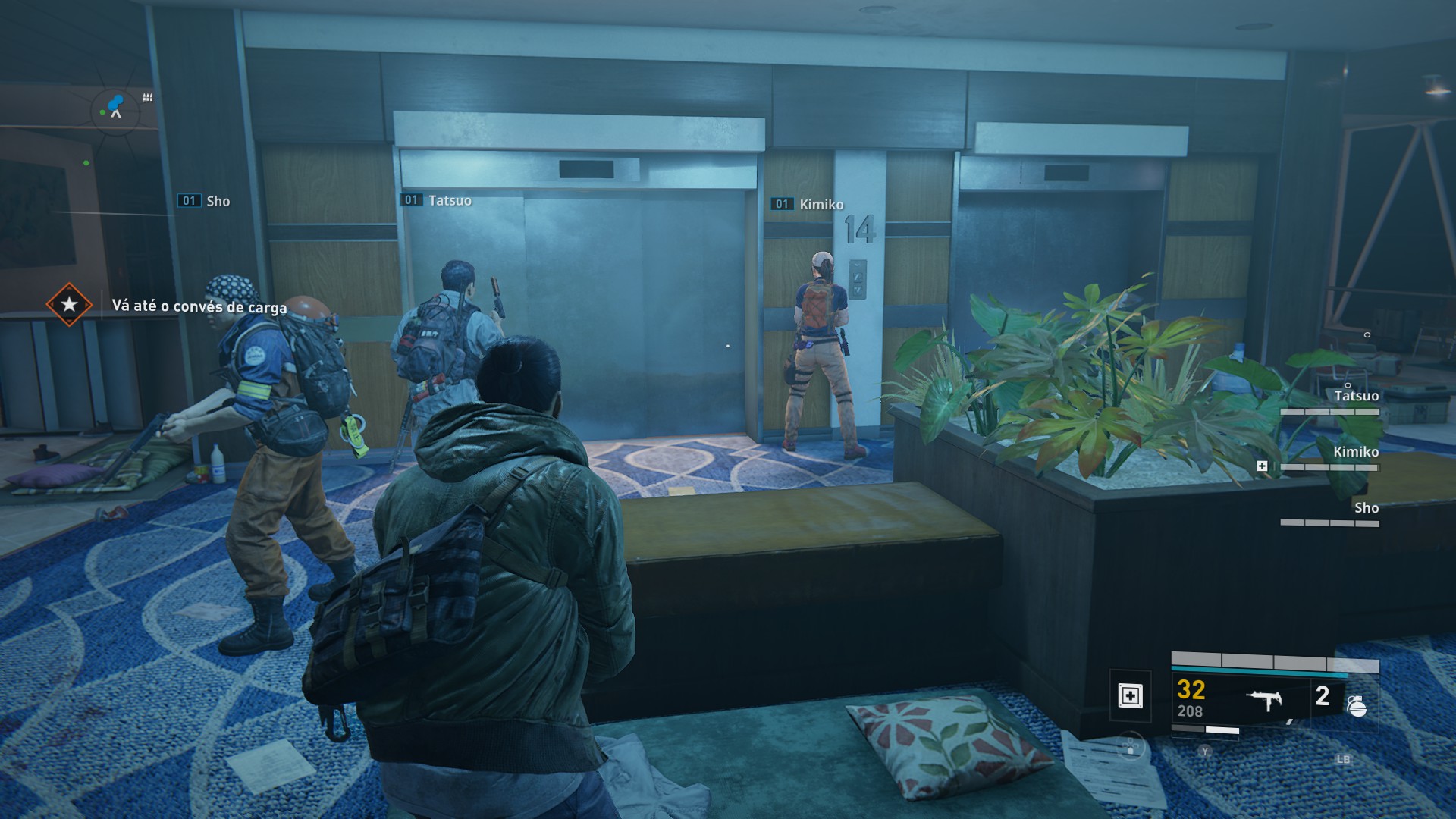Choose the grenade equipment icon
Screen dimensions: 1456x819
coord(1356,706)
